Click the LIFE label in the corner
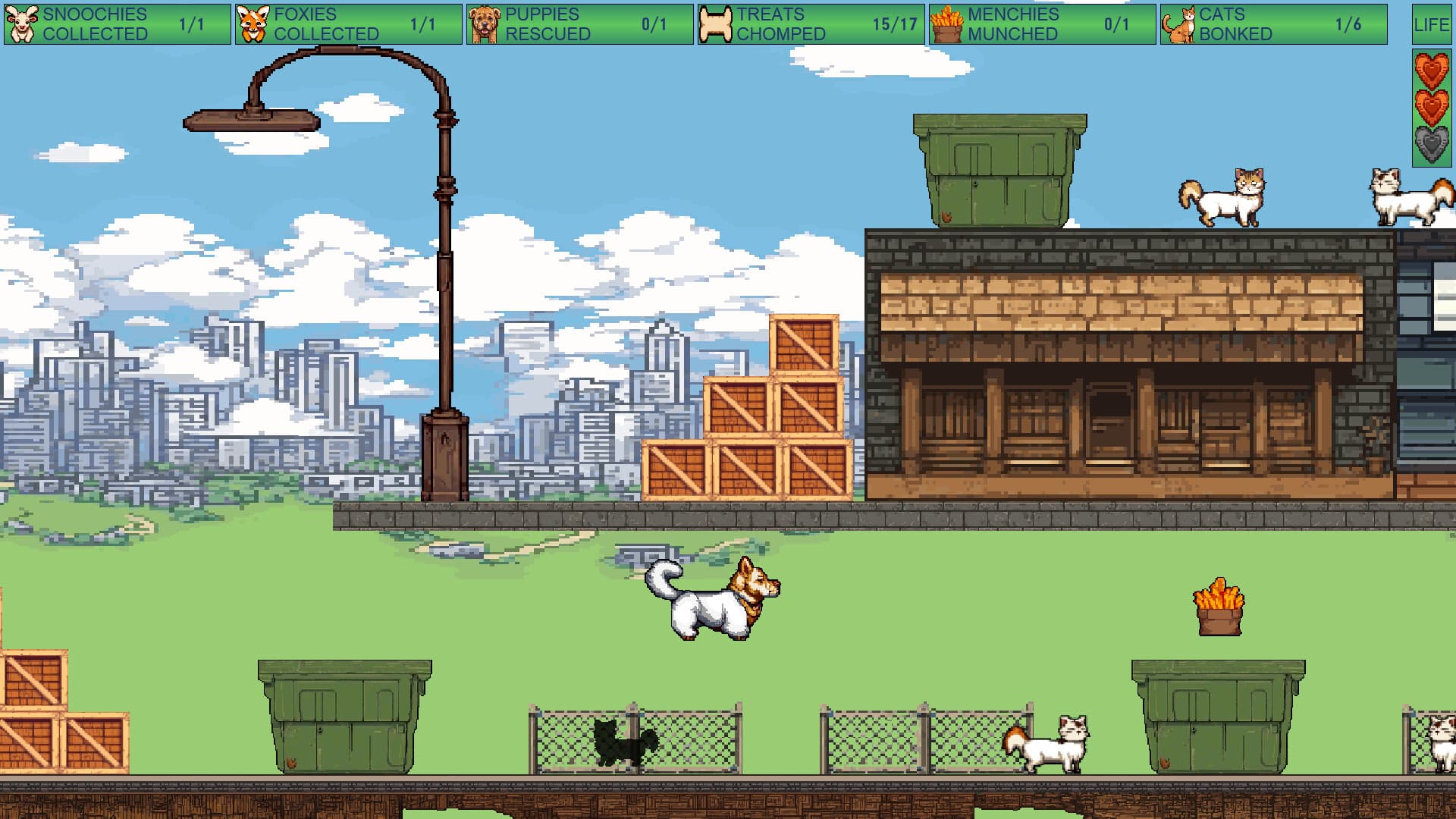This screenshot has height=819, width=1456. click(x=1433, y=23)
